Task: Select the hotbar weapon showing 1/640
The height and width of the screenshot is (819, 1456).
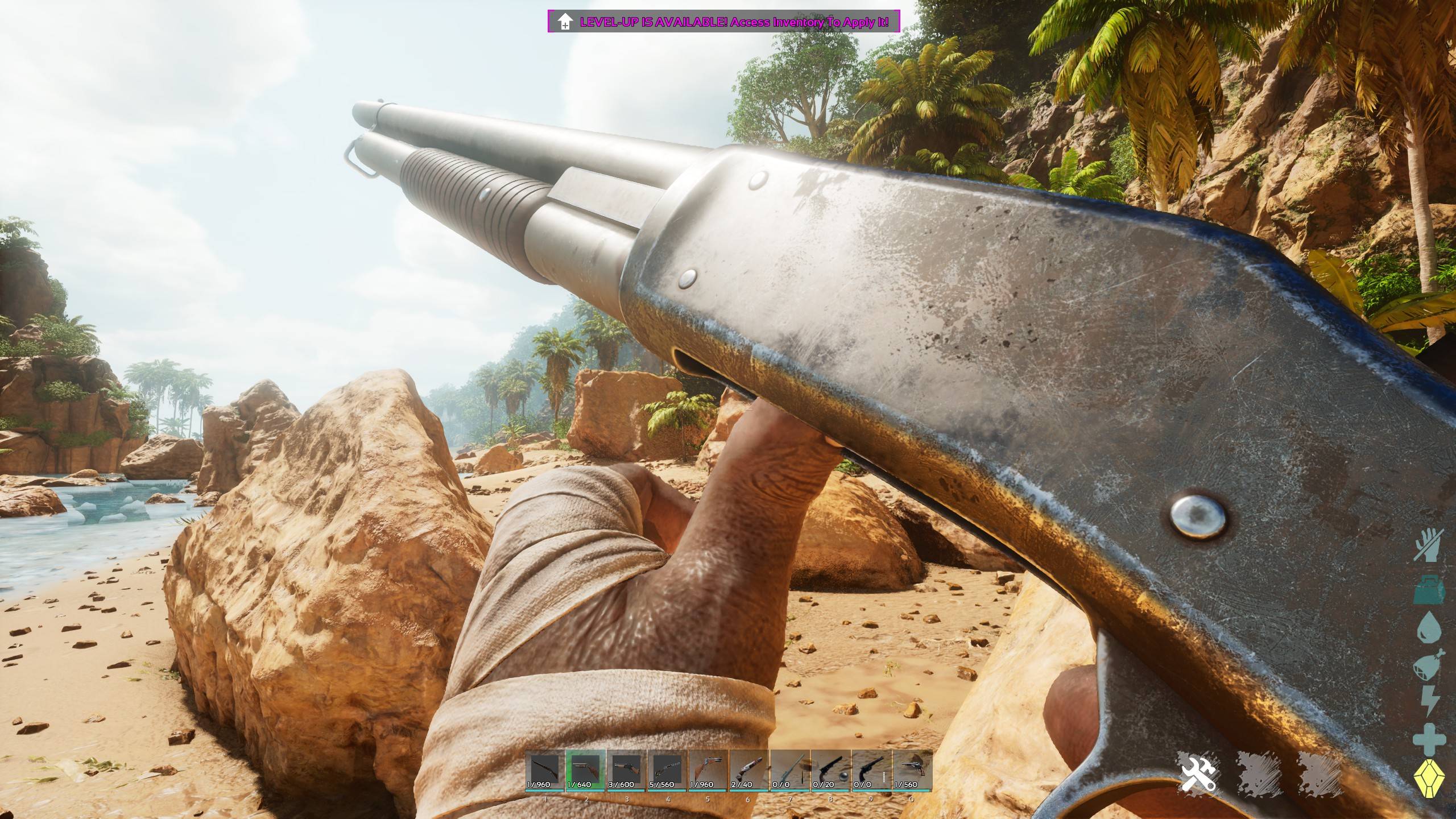Action: [585, 770]
